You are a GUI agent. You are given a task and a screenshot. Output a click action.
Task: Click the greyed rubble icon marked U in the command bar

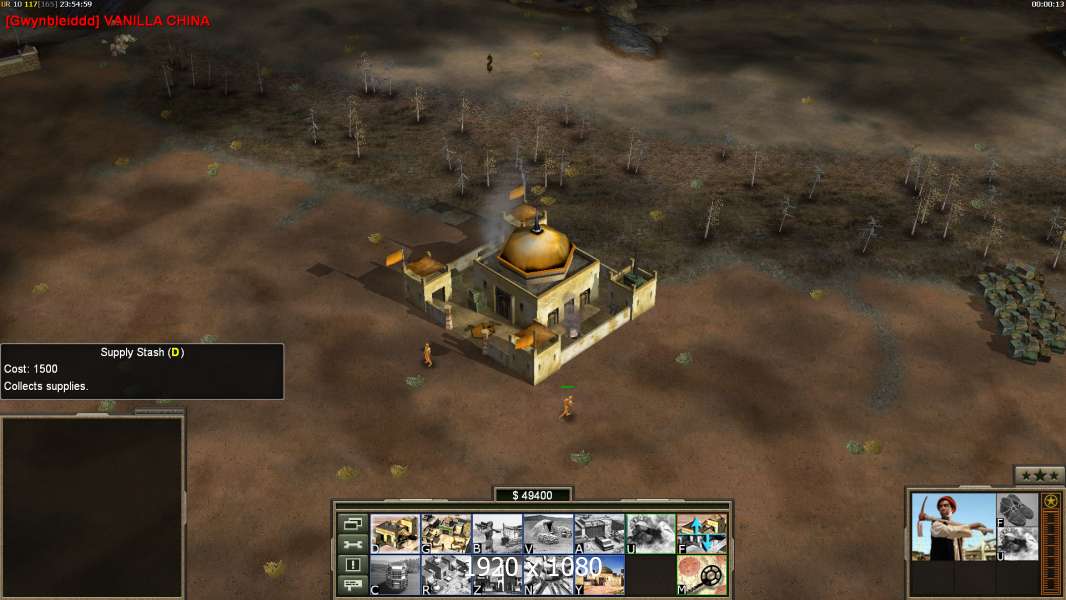click(650, 534)
